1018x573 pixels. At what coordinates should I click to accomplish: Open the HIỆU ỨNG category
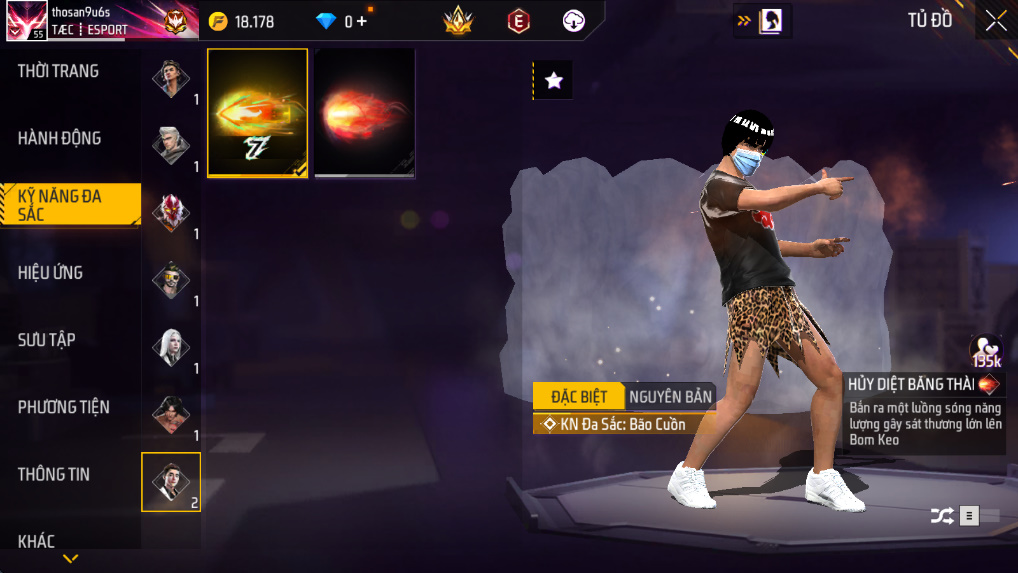[x=50, y=272]
